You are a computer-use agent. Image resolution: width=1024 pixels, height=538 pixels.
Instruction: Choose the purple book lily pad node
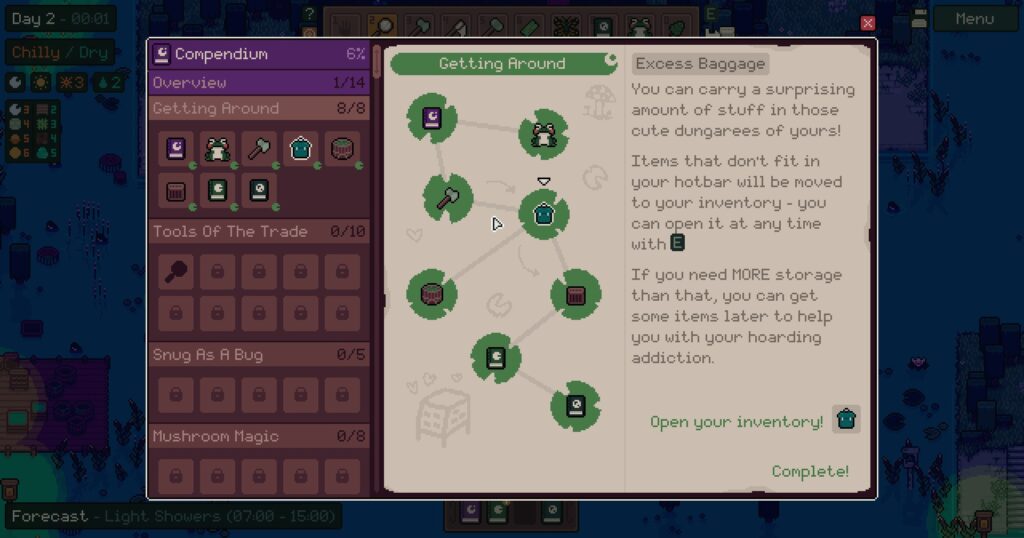(432, 118)
